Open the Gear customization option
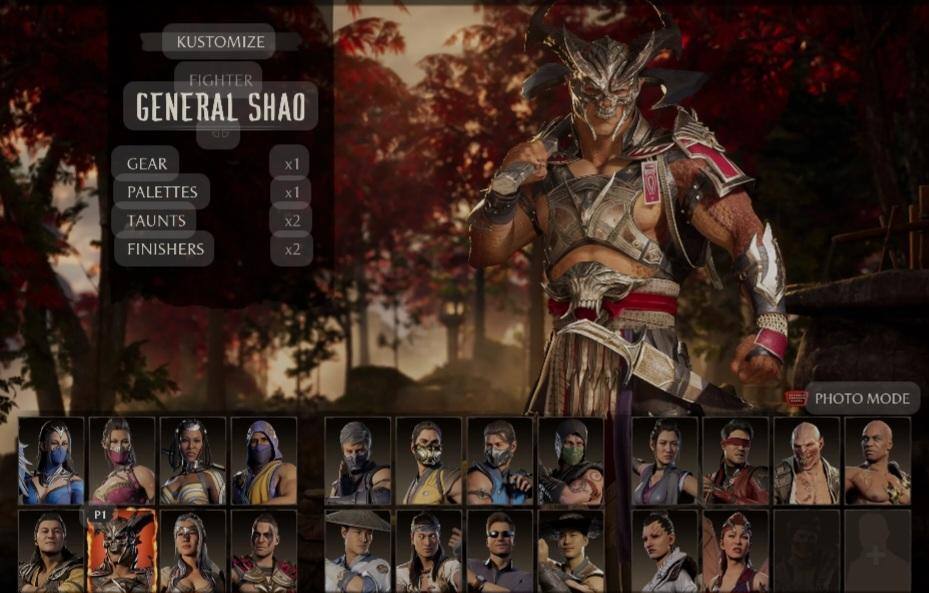The width and height of the screenshot is (929, 593). (x=147, y=164)
